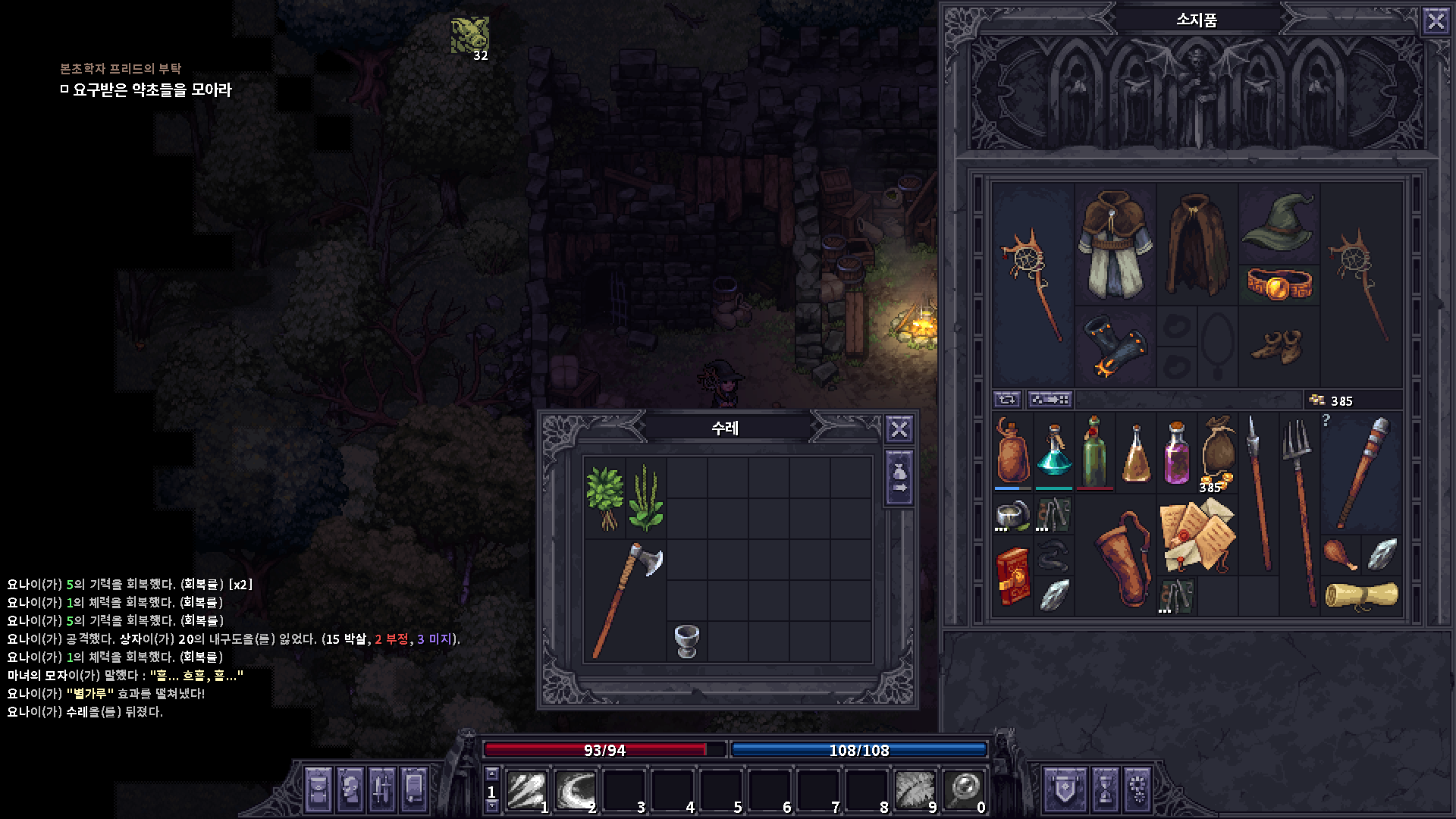Select the equipped dark gloves
Image resolution: width=1456 pixels, height=819 pixels.
(x=1115, y=347)
